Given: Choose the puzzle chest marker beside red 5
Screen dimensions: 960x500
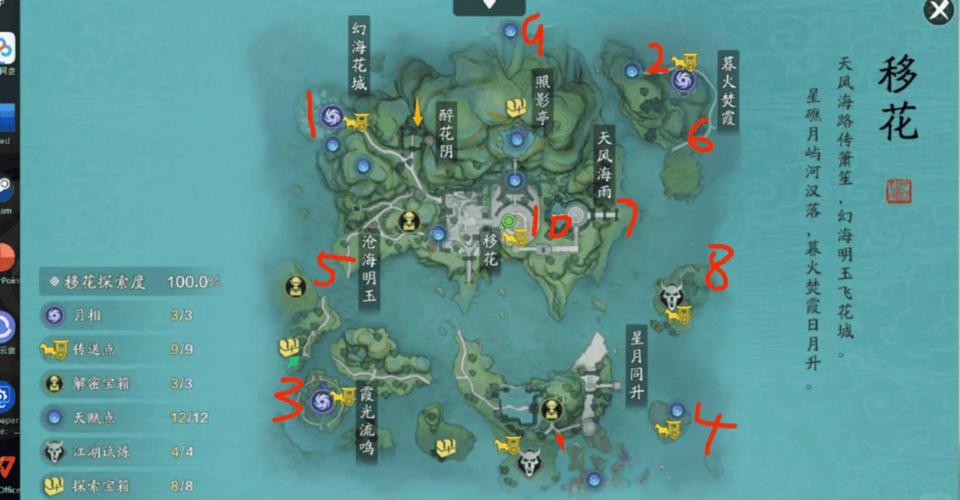Looking at the screenshot, I should coord(296,288).
